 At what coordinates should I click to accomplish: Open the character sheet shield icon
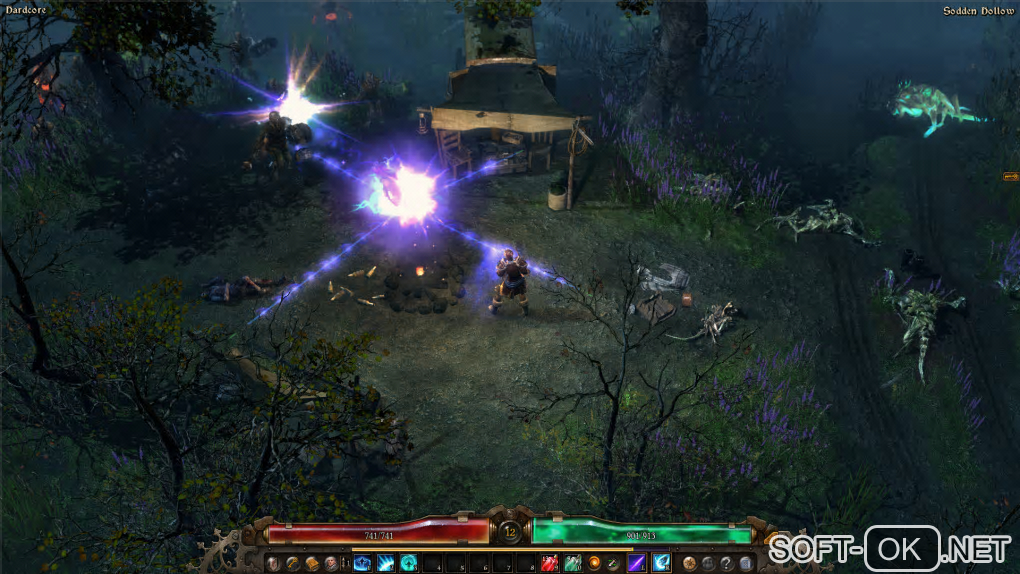[273, 563]
